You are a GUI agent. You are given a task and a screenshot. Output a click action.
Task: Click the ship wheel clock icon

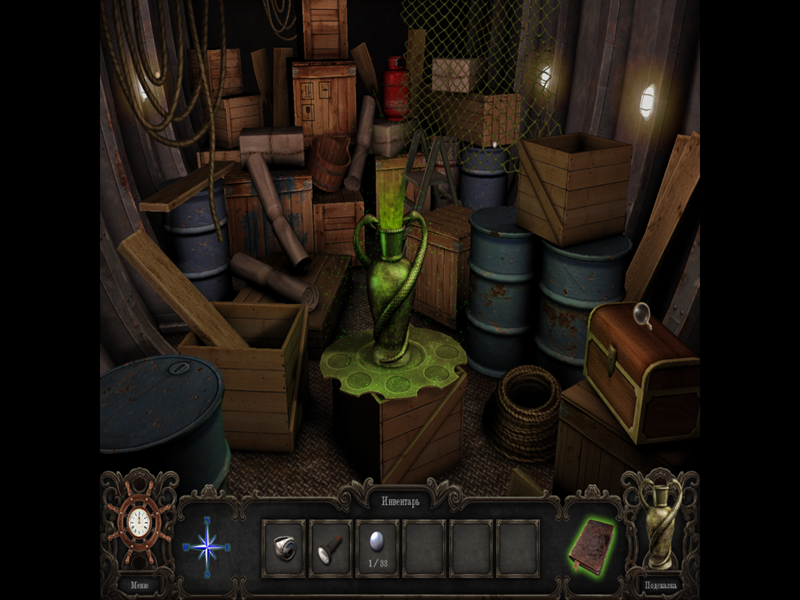pos(140,524)
